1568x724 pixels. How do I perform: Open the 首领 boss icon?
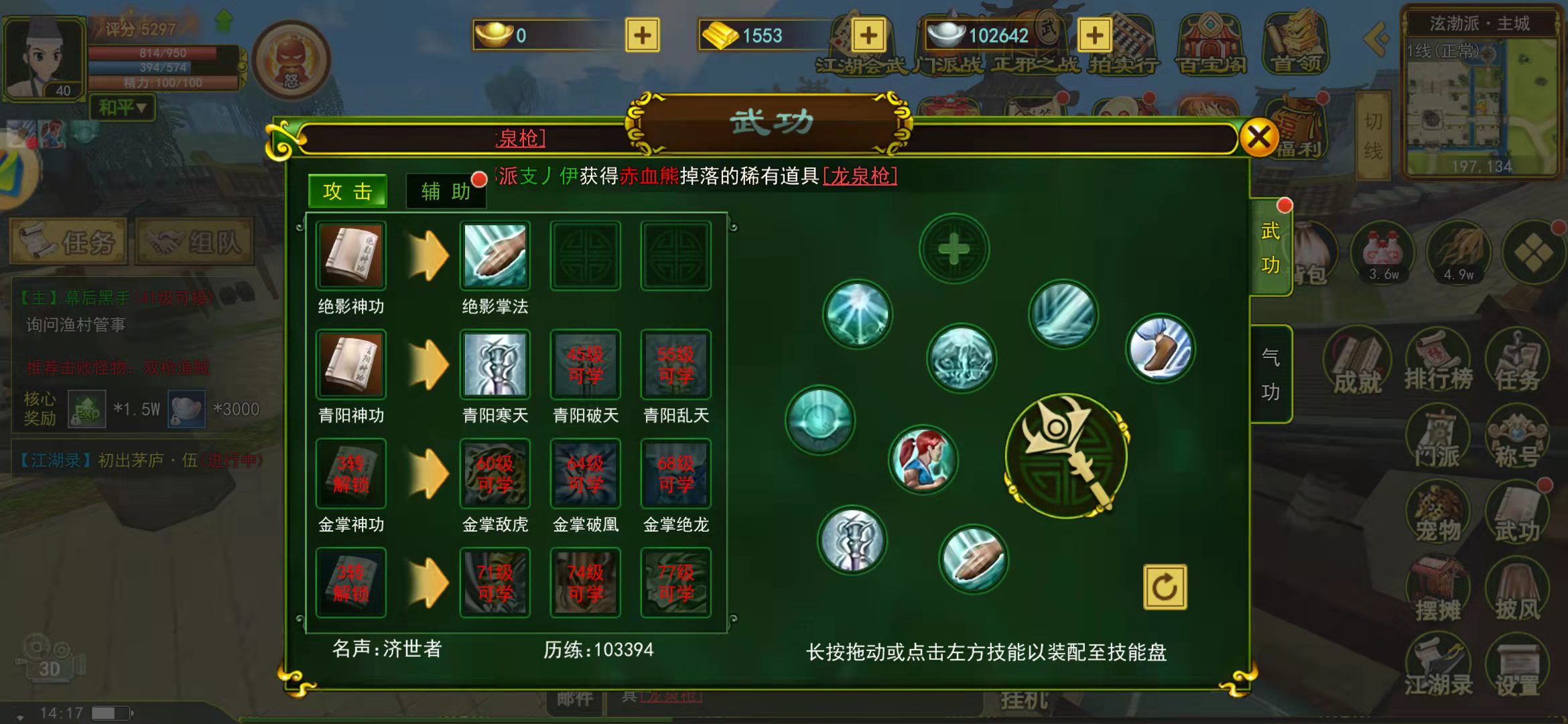coord(1294,43)
